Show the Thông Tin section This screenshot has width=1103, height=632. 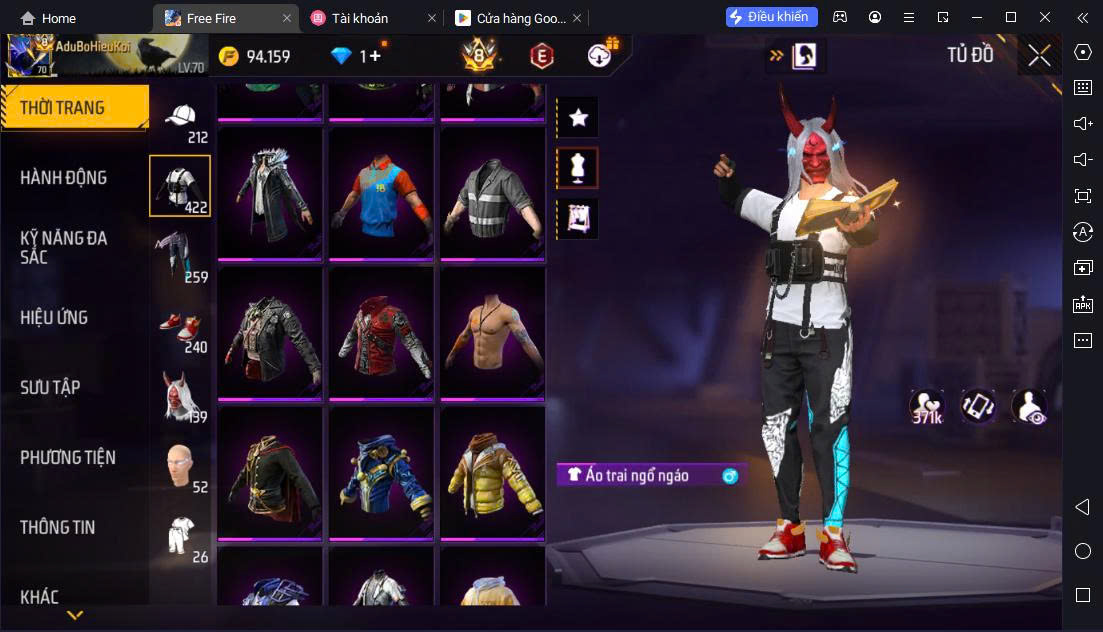pos(58,527)
